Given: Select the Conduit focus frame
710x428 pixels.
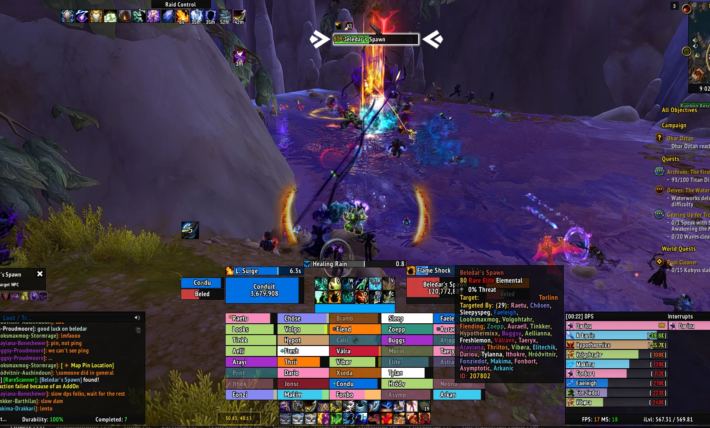Looking at the screenshot, I should tap(264, 292).
